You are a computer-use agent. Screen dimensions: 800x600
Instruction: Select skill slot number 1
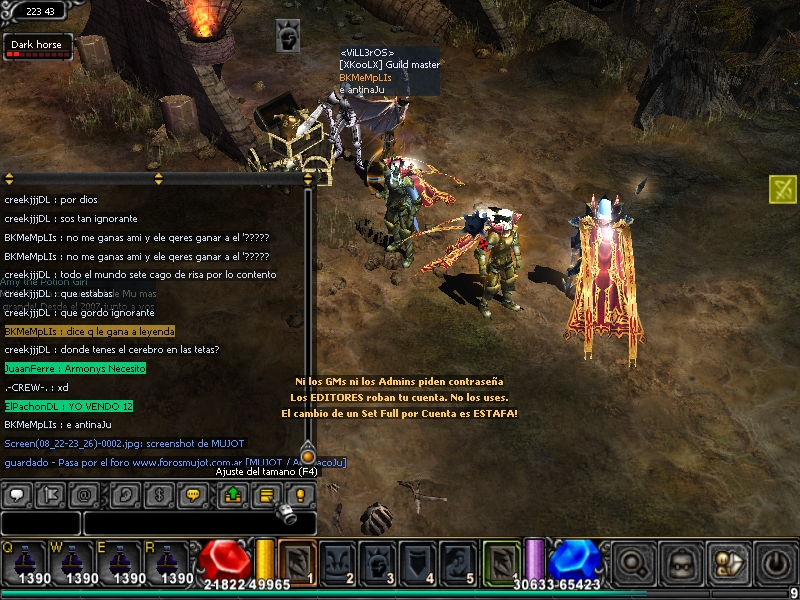point(297,562)
